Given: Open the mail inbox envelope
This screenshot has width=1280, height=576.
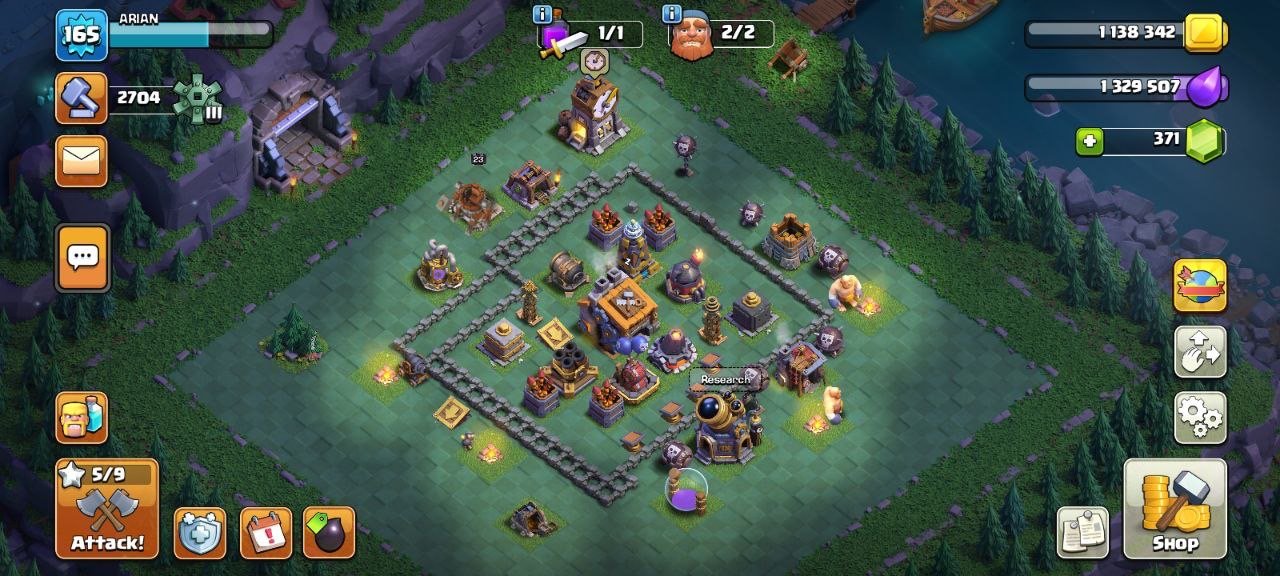Looking at the screenshot, I should tap(81, 161).
